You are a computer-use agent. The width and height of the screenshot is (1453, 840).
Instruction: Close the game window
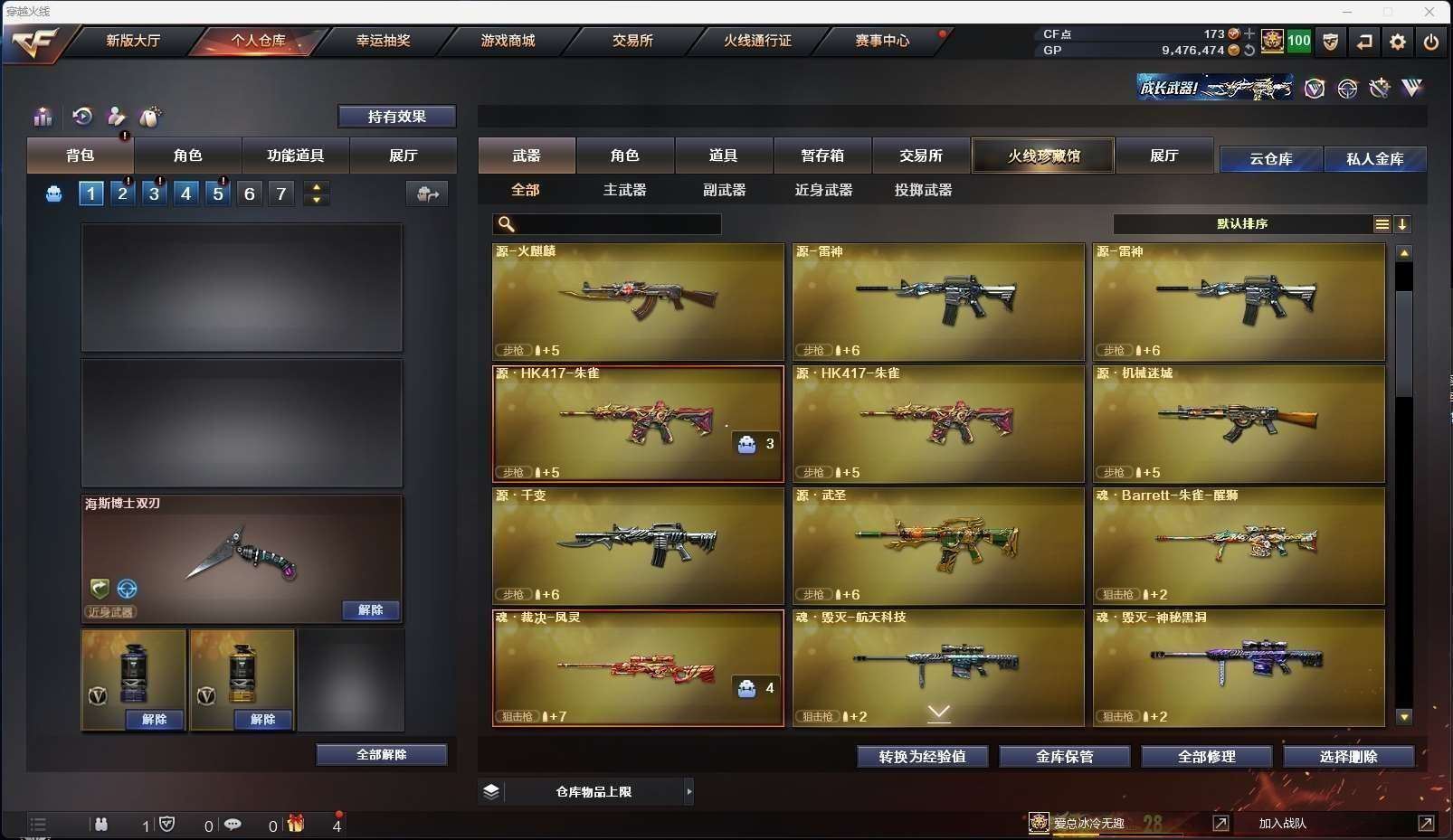point(1429,12)
